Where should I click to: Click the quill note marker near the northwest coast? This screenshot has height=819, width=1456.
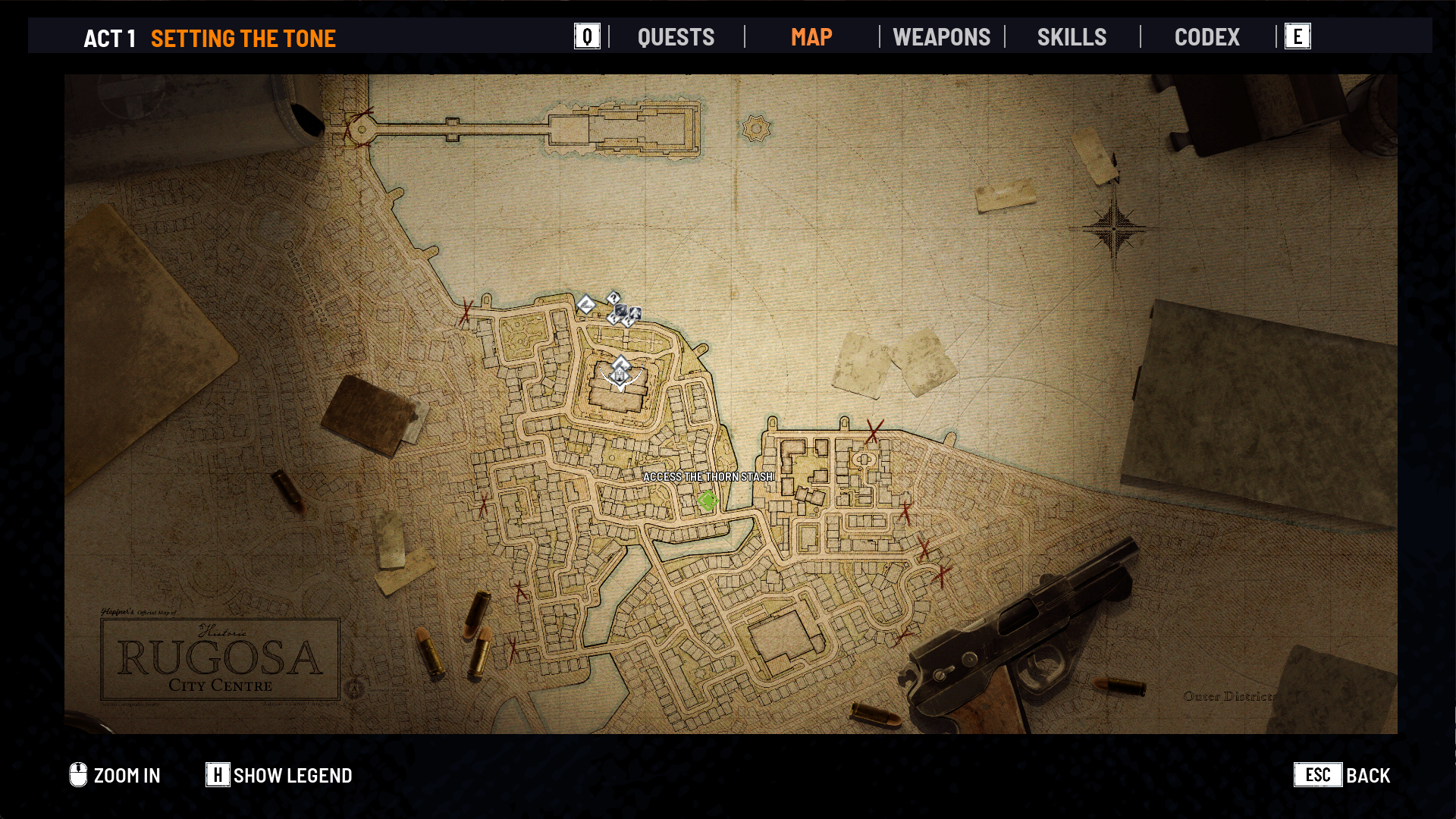coord(586,303)
